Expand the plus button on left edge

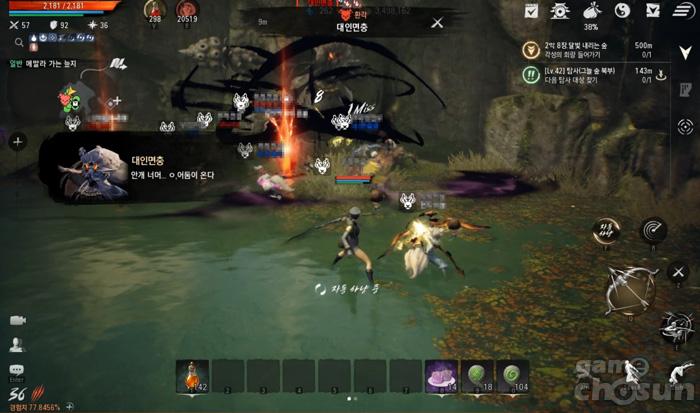click(x=17, y=142)
